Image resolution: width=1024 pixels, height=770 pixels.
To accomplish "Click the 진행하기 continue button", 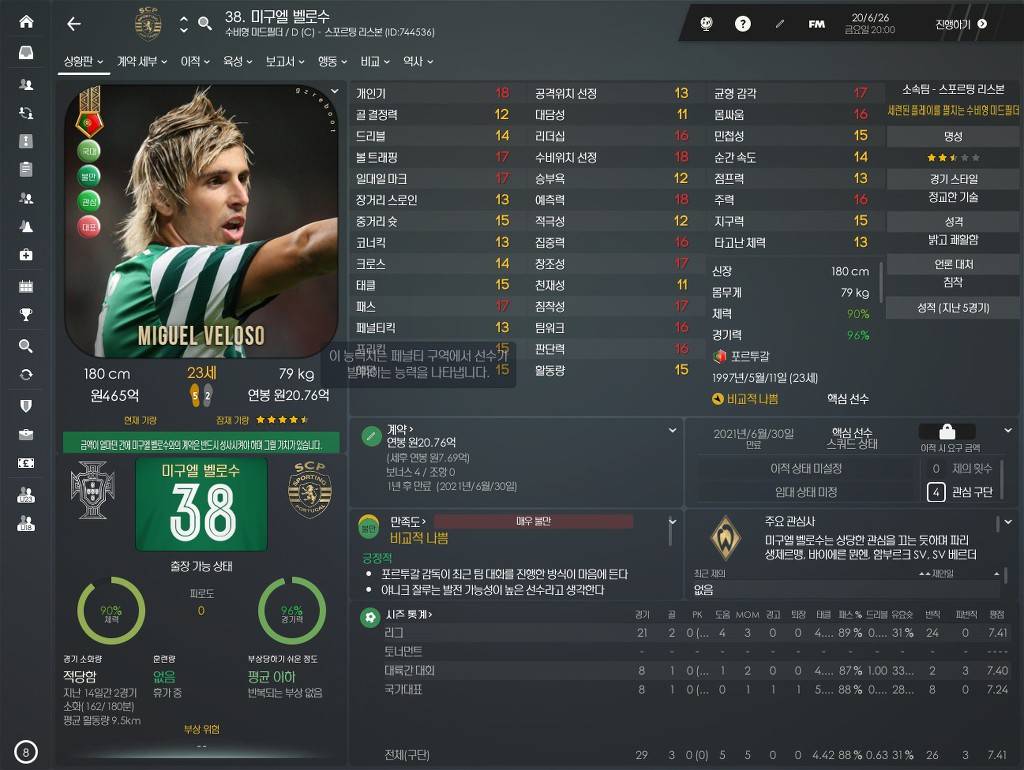I will (x=961, y=24).
